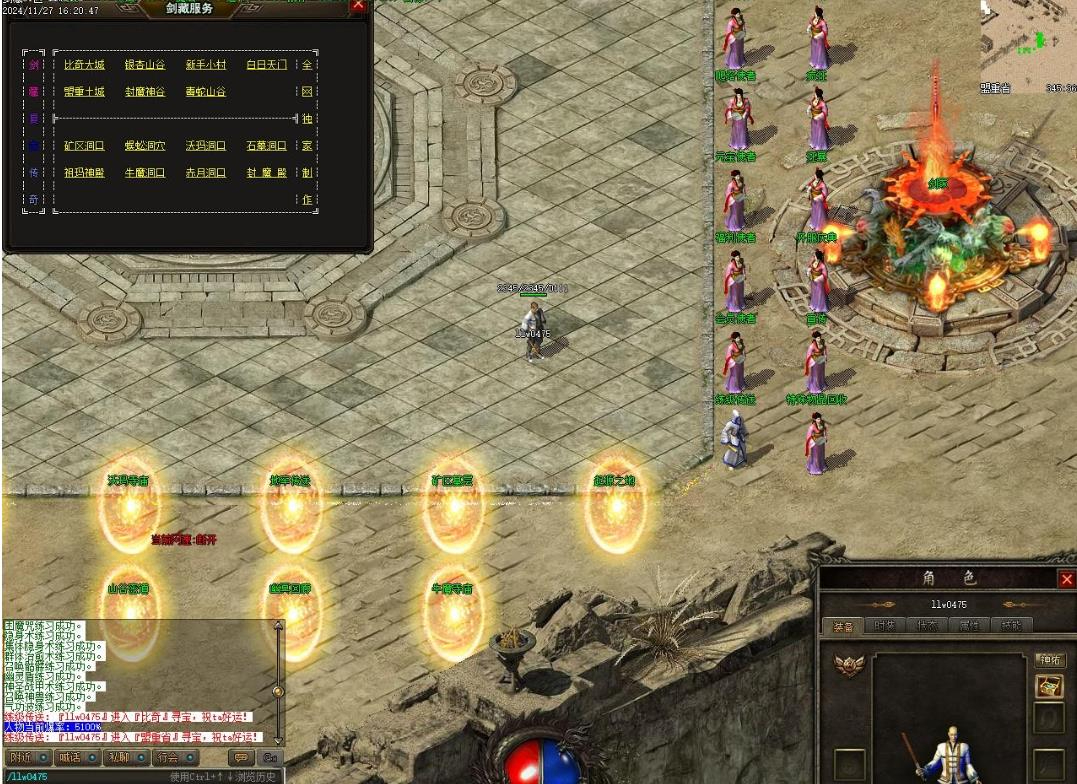Select the 沃玛洞口 destination

tap(206, 146)
